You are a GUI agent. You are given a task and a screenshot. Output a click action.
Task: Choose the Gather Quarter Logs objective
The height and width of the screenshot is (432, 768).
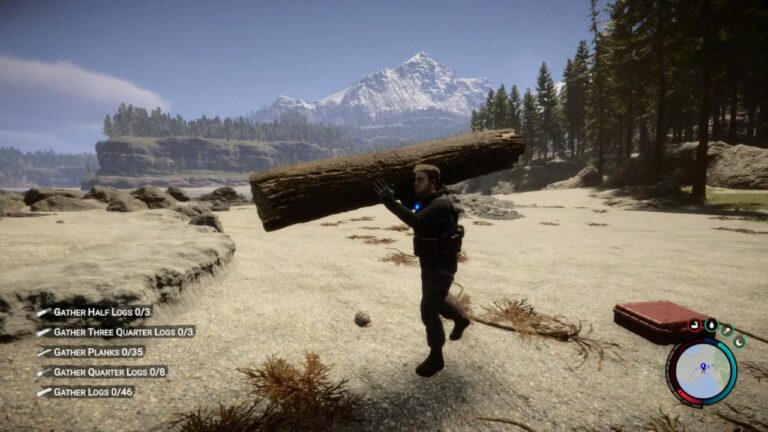[x=109, y=372]
